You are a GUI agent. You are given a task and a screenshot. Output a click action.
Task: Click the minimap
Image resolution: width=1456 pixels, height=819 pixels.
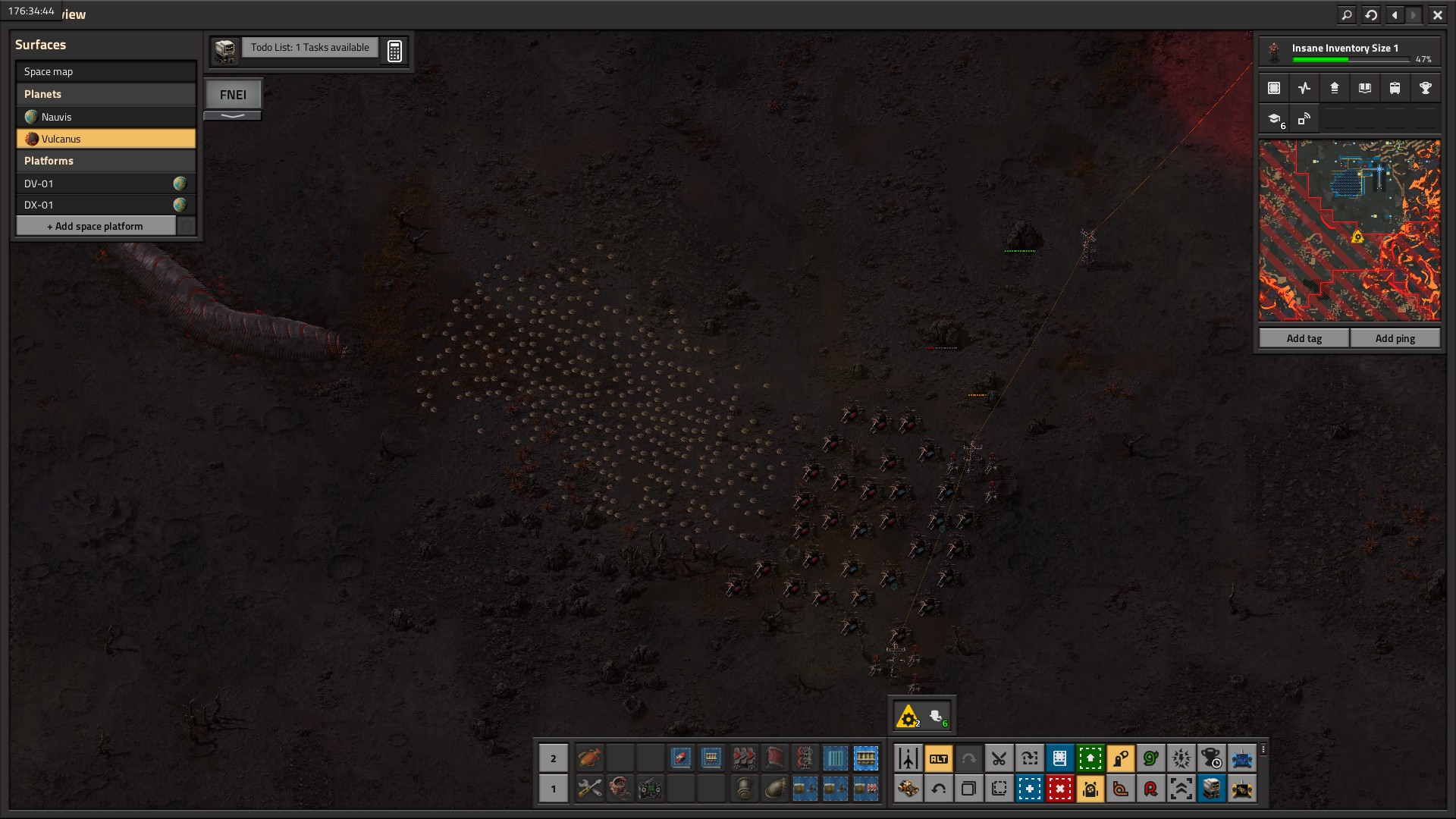1349,230
